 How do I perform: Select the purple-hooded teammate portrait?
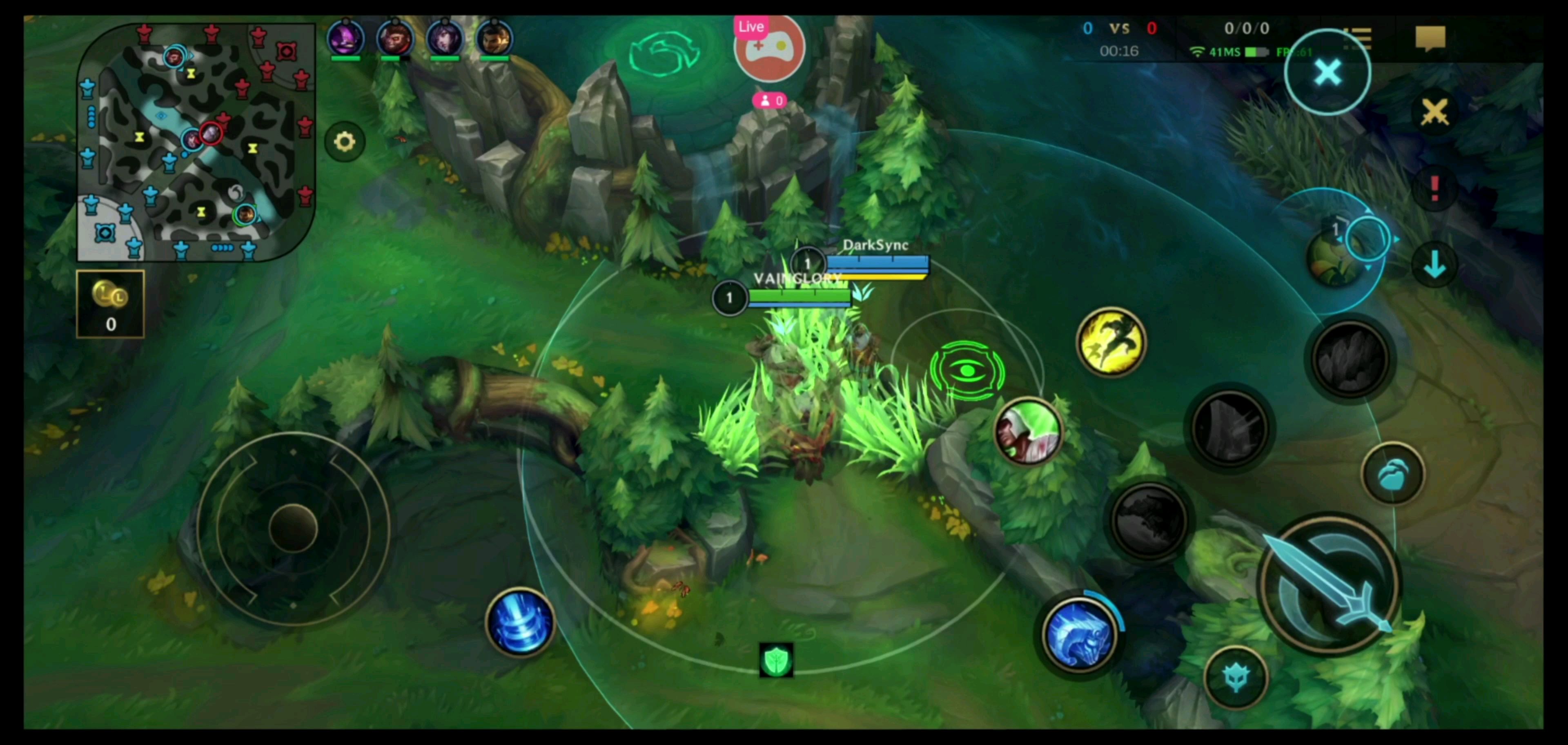[346, 38]
